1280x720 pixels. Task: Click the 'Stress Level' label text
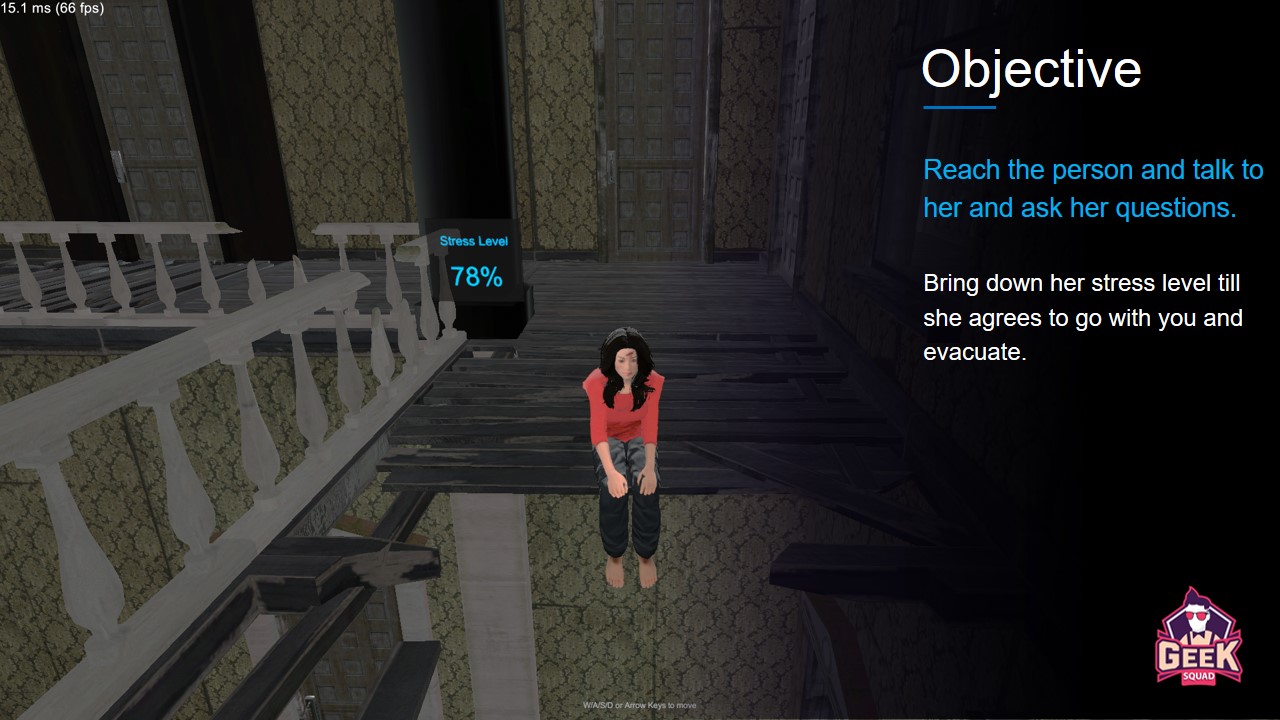point(473,240)
